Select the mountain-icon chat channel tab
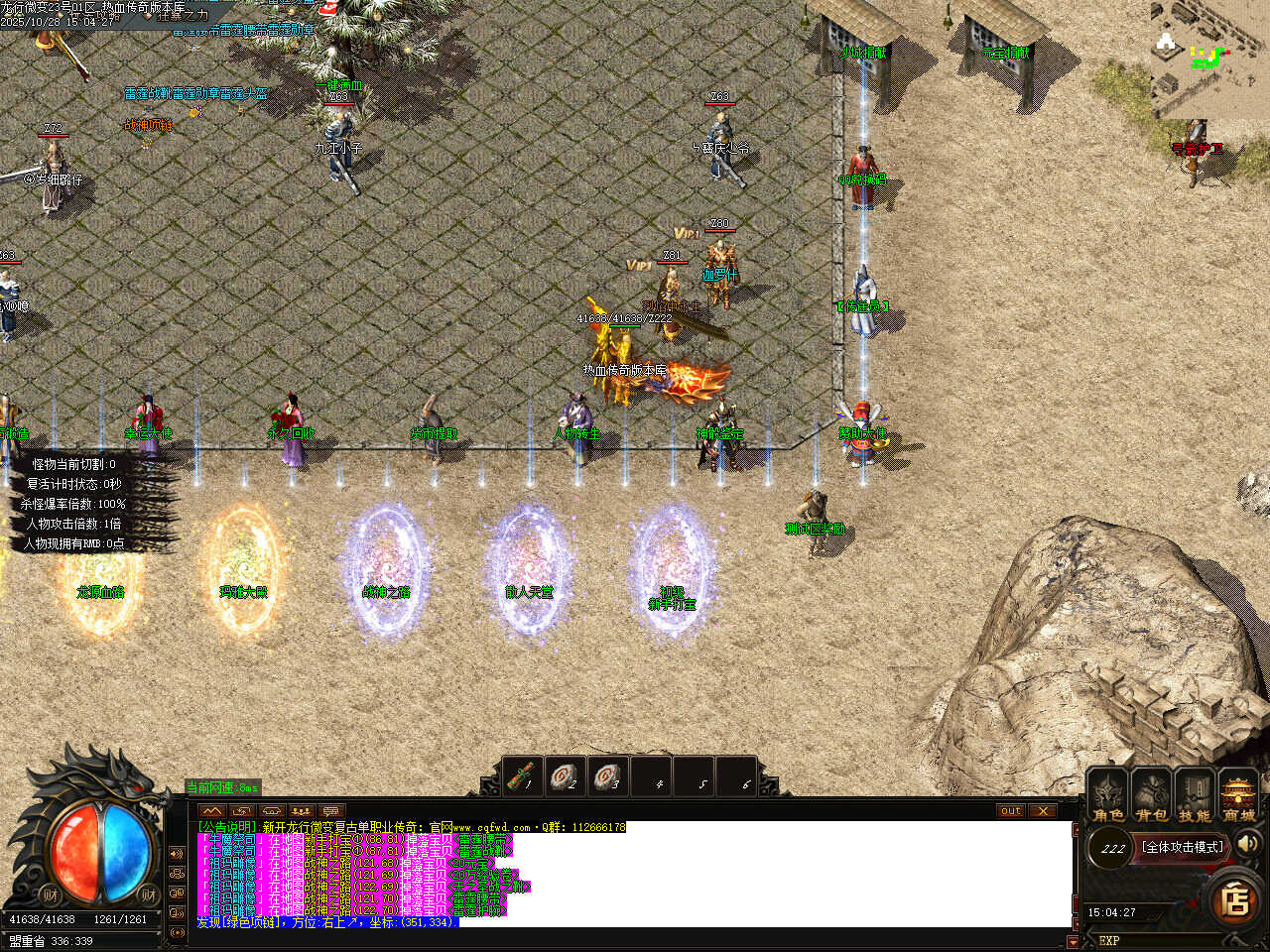The width and height of the screenshot is (1270, 952). coord(211,811)
